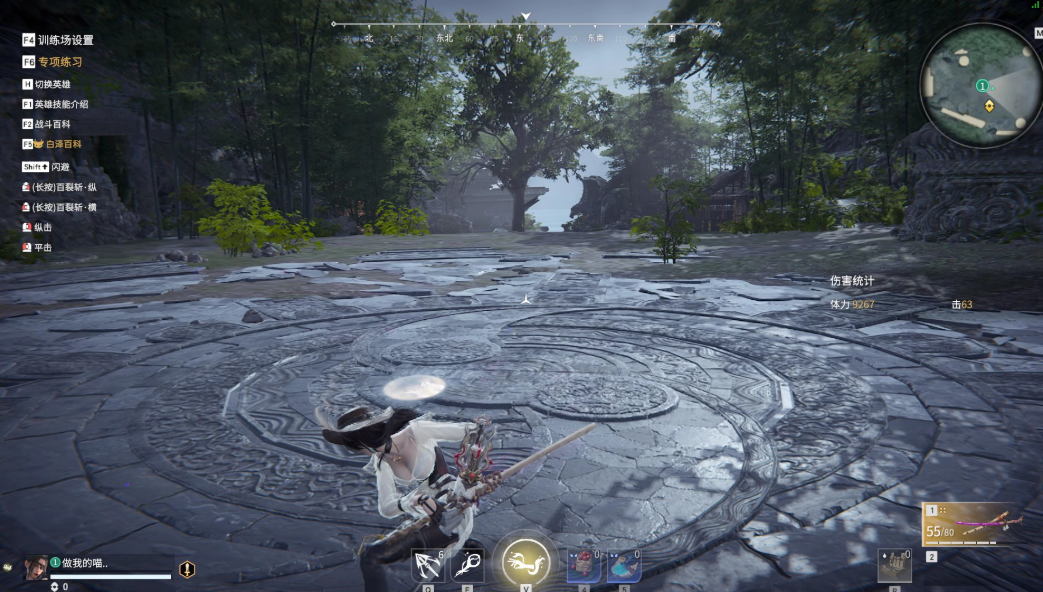Activate the grappling arrow skill icon
This screenshot has height=592, width=1043.
(427, 565)
